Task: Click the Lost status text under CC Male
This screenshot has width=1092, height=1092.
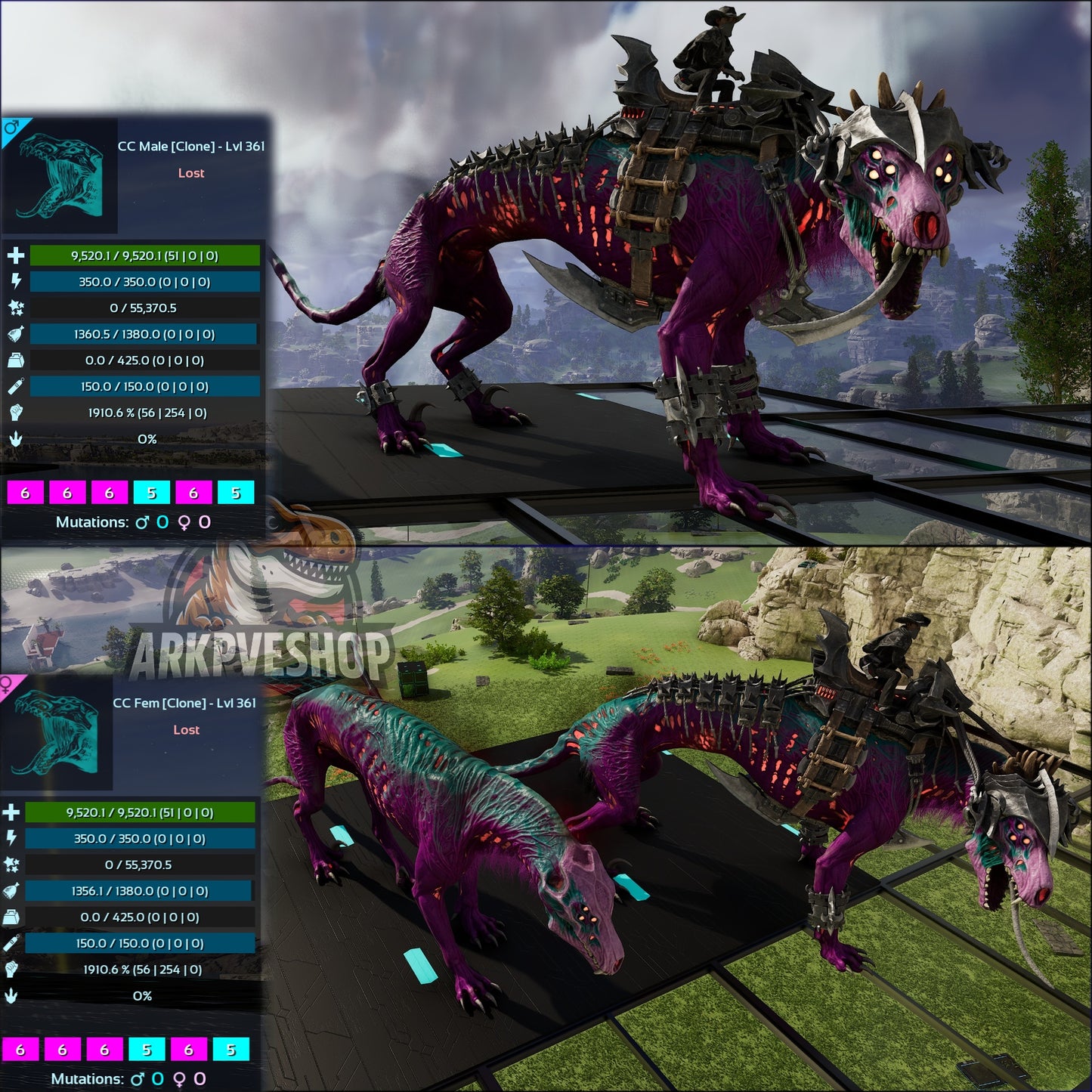Action: click(x=191, y=173)
